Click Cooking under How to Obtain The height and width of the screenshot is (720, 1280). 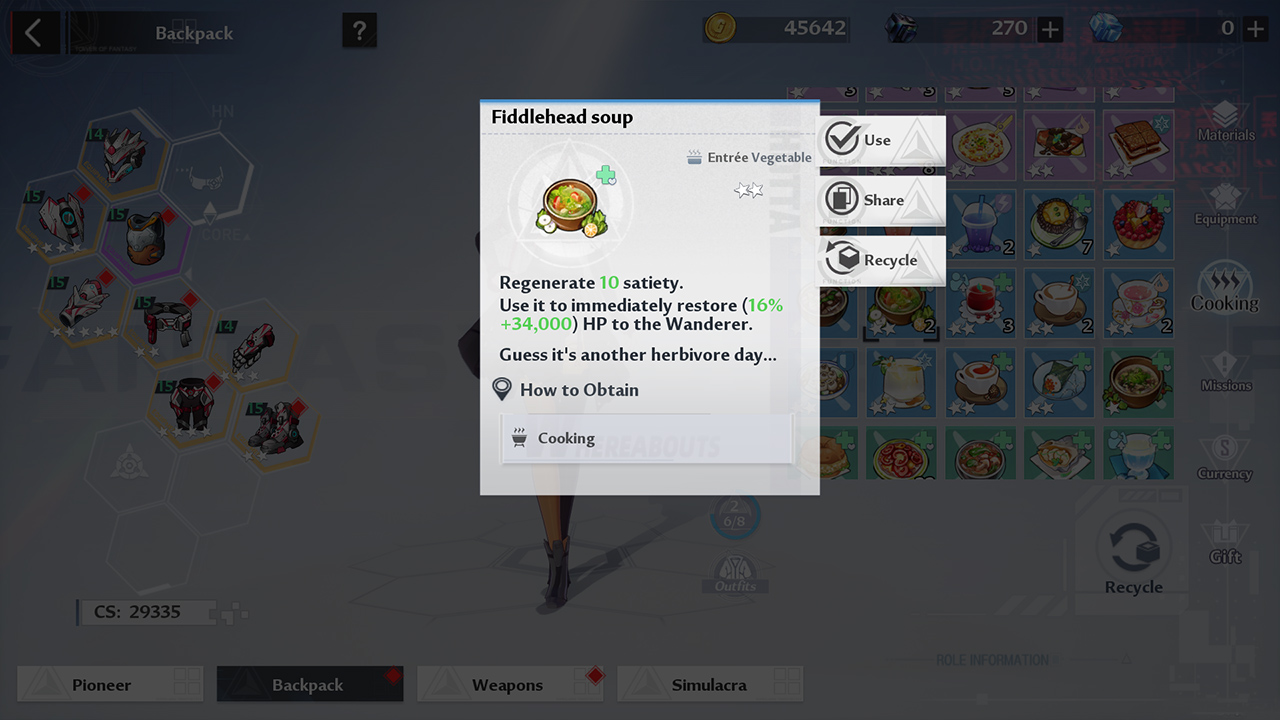tap(646, 438)
